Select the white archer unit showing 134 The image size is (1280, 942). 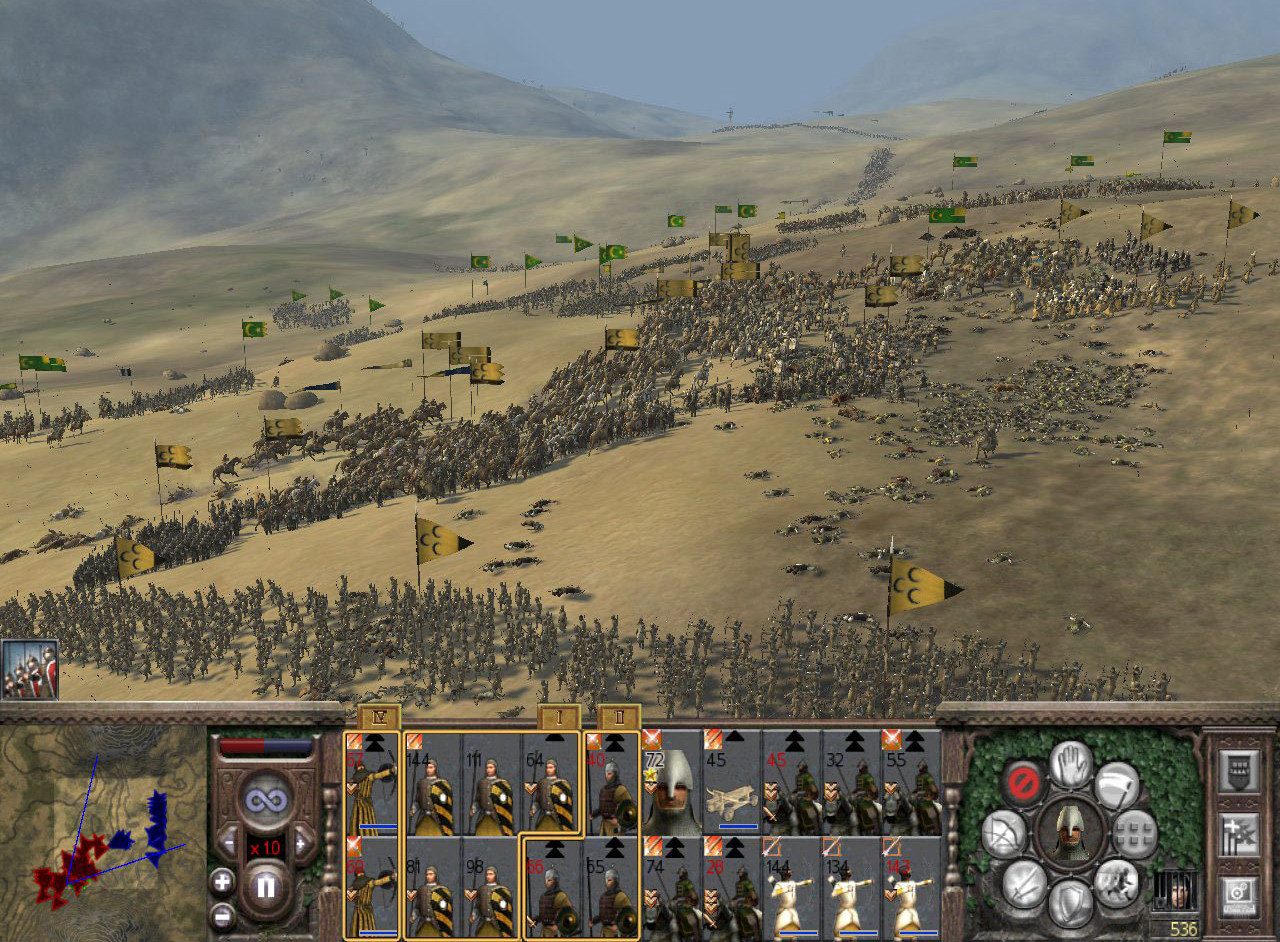click(x=851, y=886)
